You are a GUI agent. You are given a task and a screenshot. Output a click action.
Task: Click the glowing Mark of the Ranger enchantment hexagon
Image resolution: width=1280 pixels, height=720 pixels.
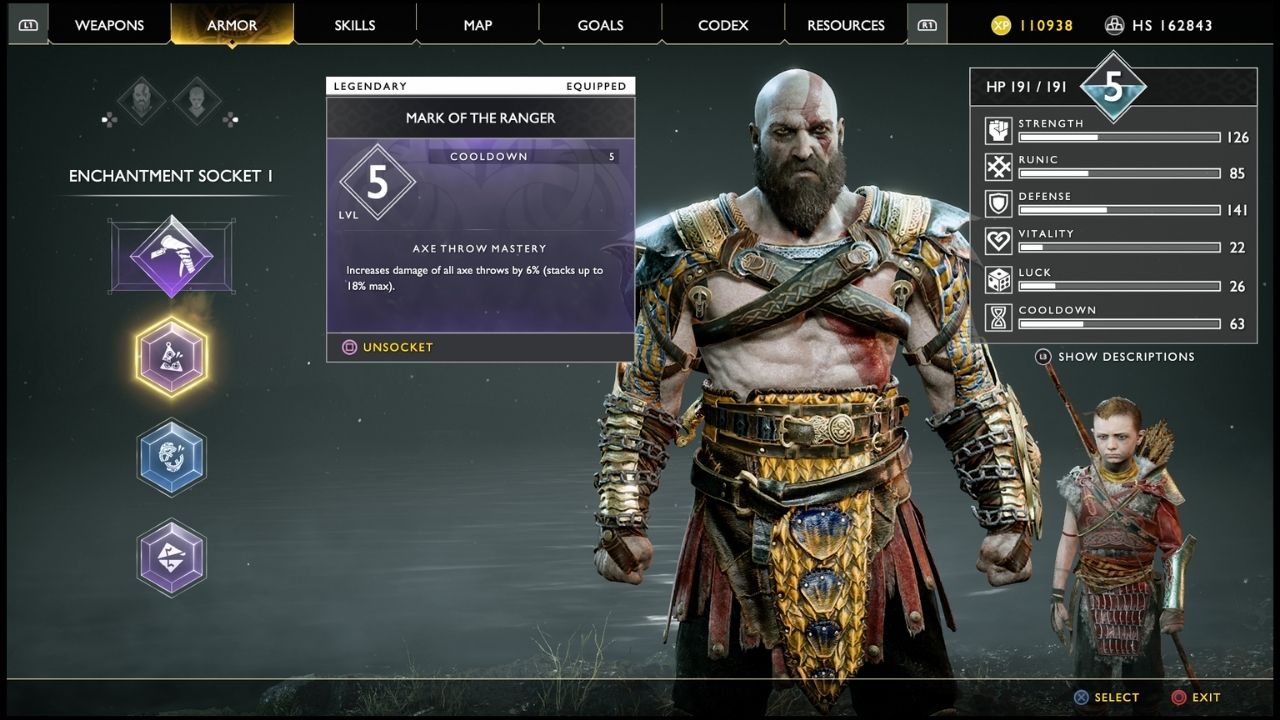click(x=172, y=355)
